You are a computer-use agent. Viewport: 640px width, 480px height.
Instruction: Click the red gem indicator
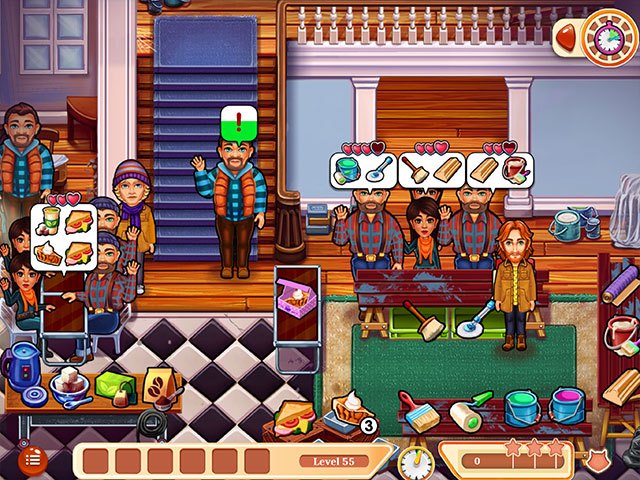[566, 38]
